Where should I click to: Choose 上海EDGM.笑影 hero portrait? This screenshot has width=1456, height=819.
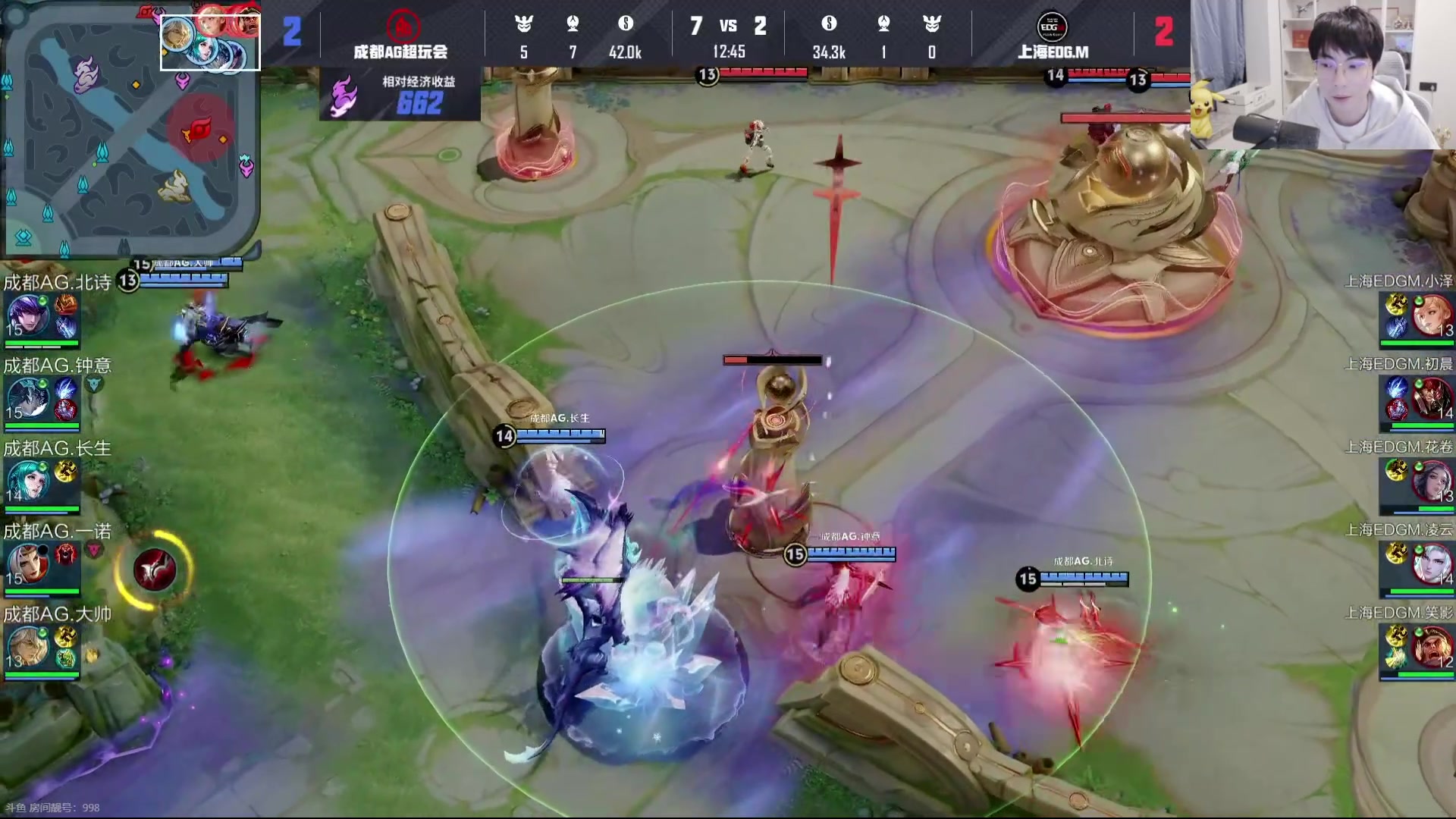[1432, 647]
